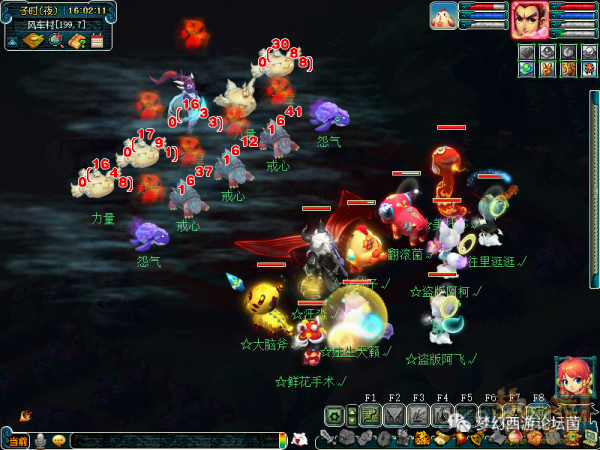
Task: Click the magnifying glass search icon
Action: tap(55, 40)
